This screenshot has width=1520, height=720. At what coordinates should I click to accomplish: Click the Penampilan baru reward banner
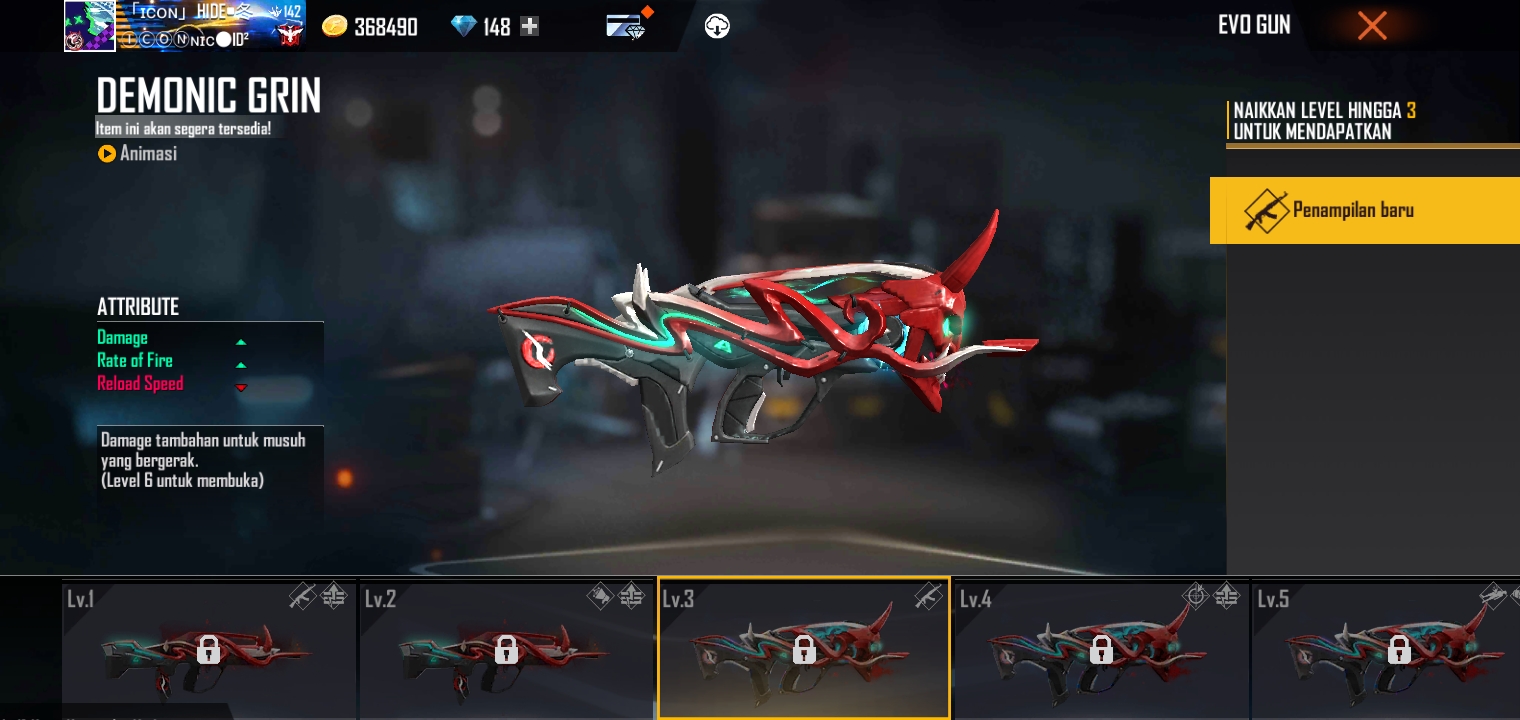(1365, 210)
